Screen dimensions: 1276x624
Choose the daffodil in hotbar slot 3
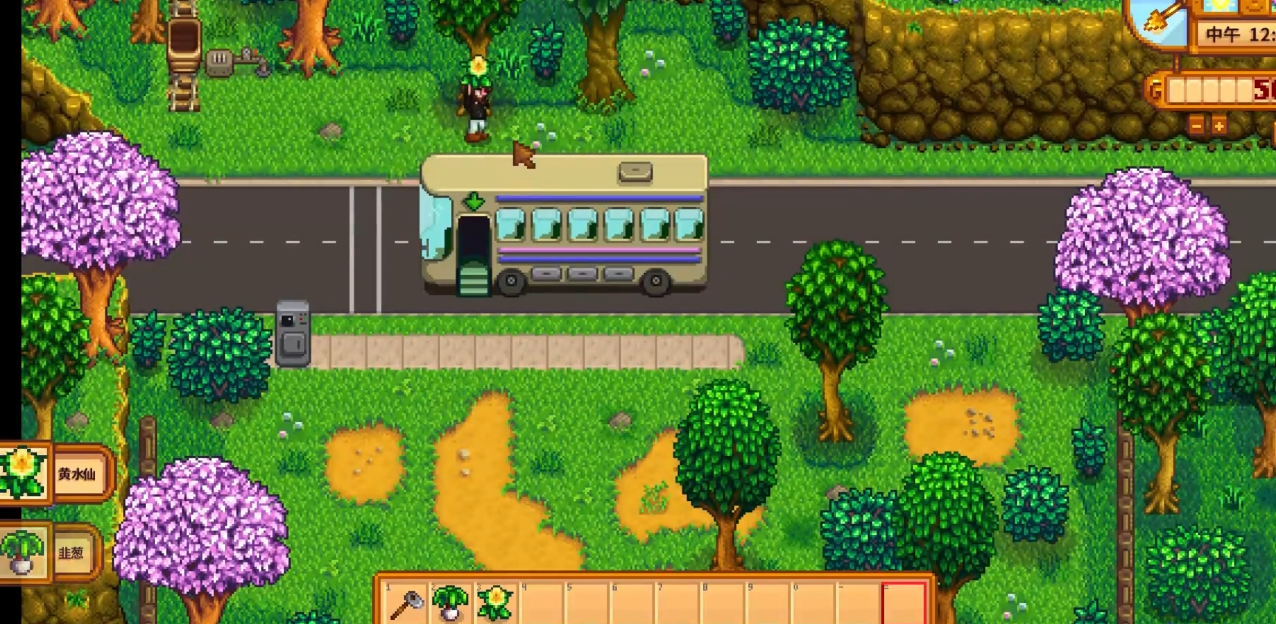(494, 603)
